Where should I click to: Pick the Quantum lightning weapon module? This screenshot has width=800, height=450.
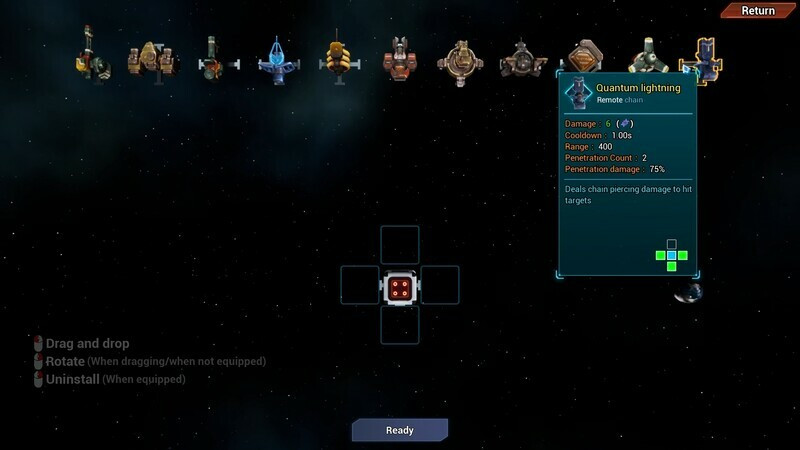pos(701,60)
